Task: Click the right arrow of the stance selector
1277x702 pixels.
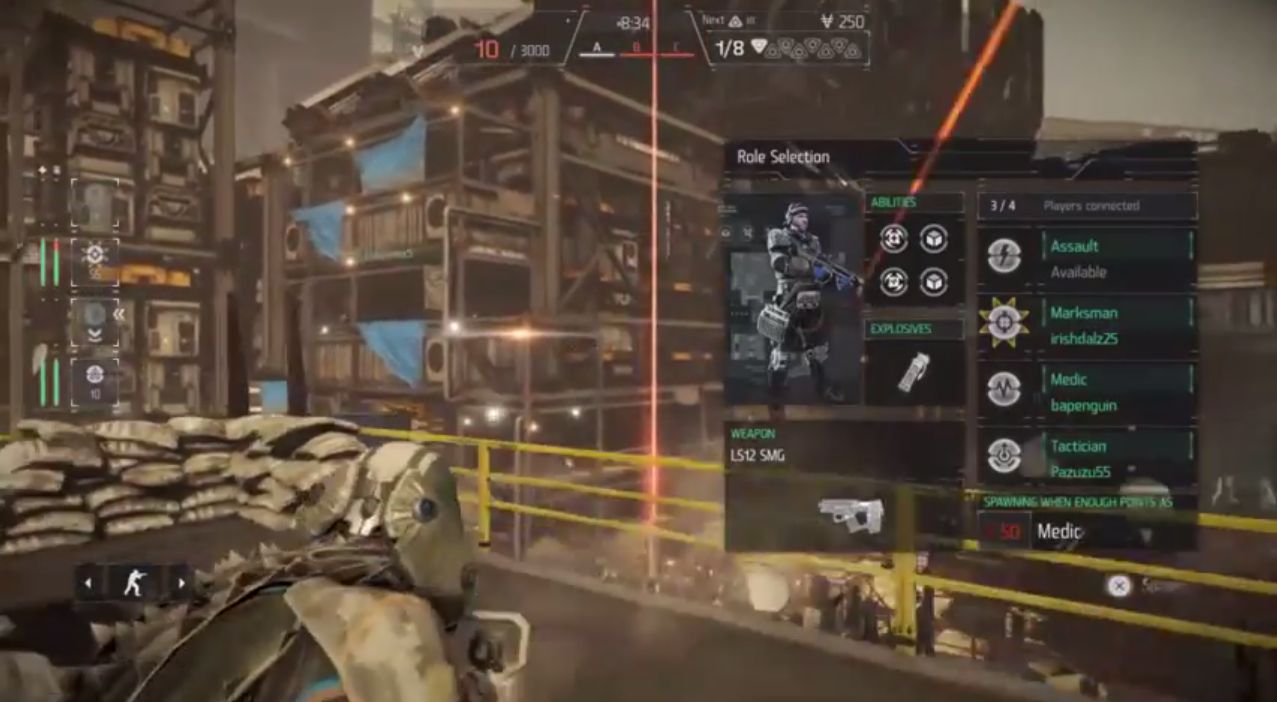Action: [181, 583]
